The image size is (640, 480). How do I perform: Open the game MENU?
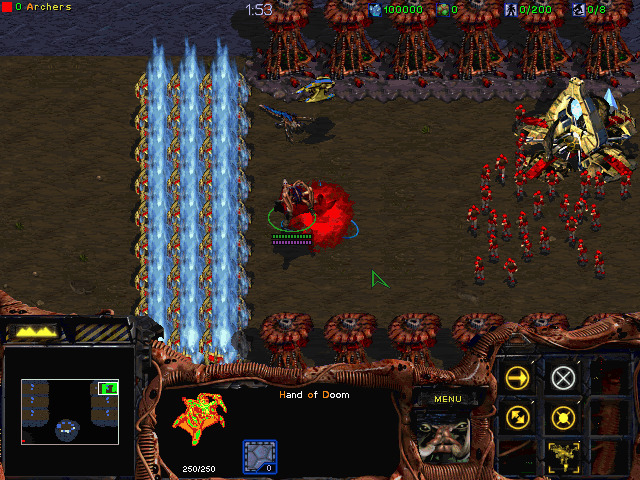[448, 399]
